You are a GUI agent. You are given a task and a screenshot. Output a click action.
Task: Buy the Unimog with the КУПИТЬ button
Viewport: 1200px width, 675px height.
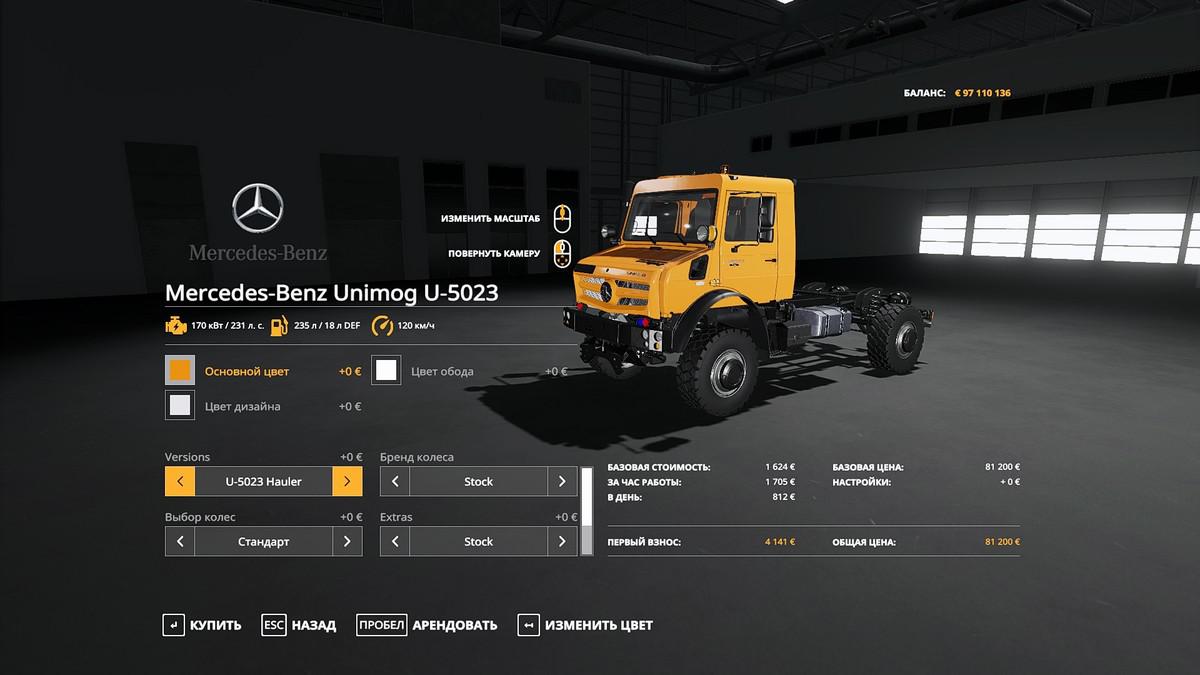(x=202, y=625)
